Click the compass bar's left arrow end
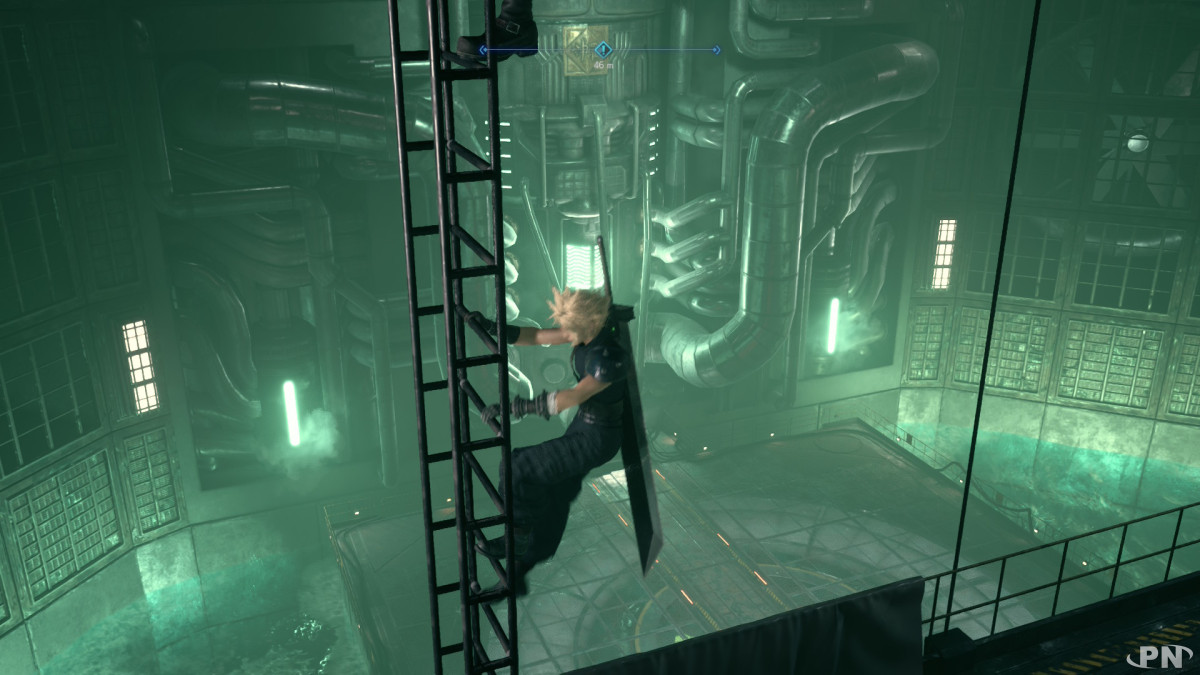 (483, 49)
